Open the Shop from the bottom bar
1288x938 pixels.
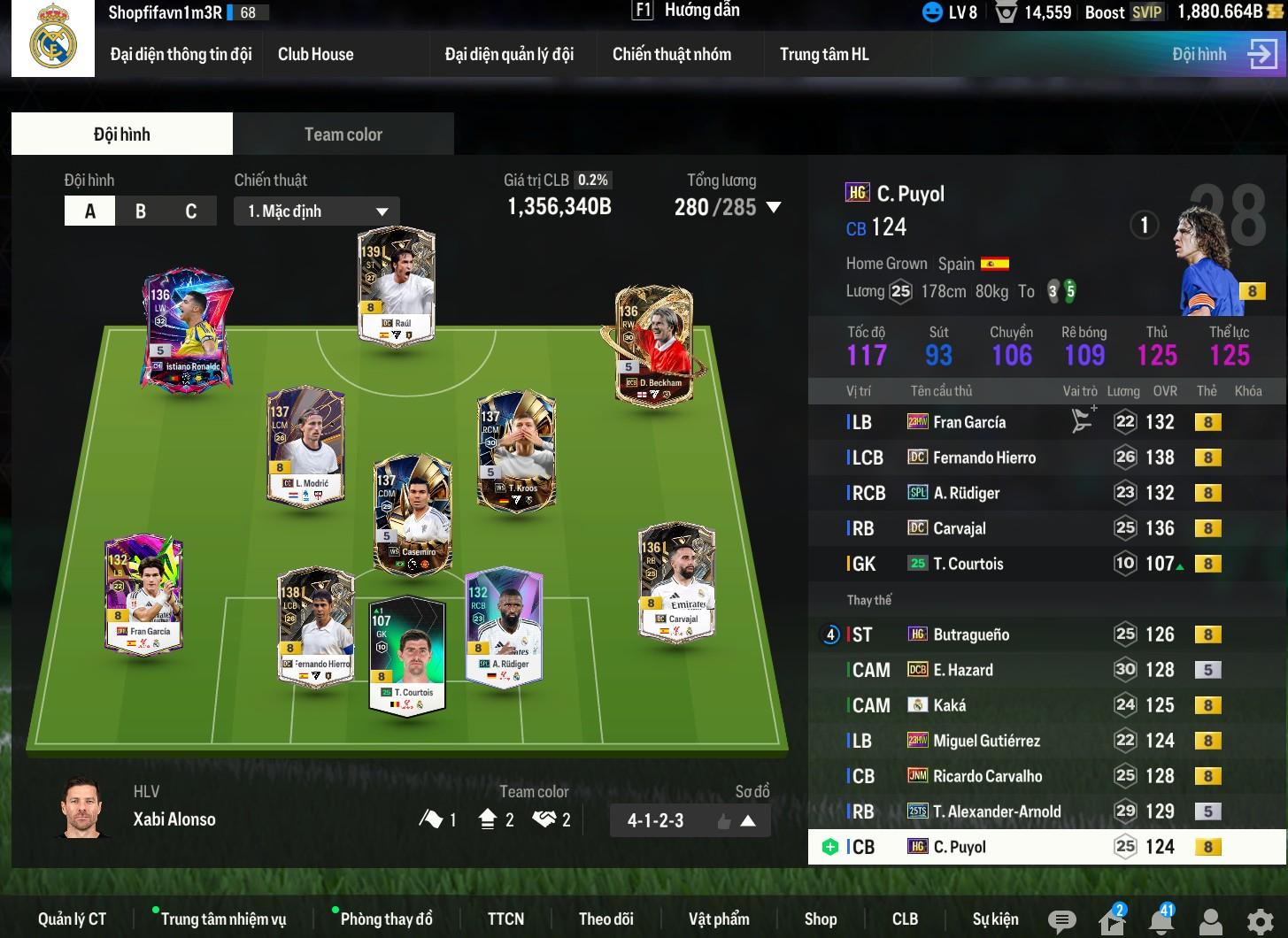tap(820, 919)
